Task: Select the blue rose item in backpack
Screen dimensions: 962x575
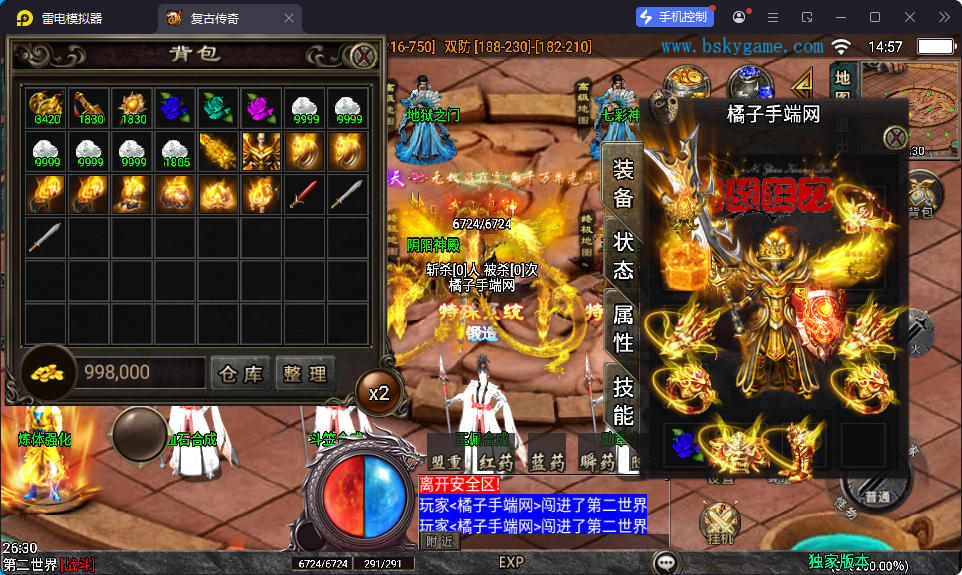Action: pos(177,106)
